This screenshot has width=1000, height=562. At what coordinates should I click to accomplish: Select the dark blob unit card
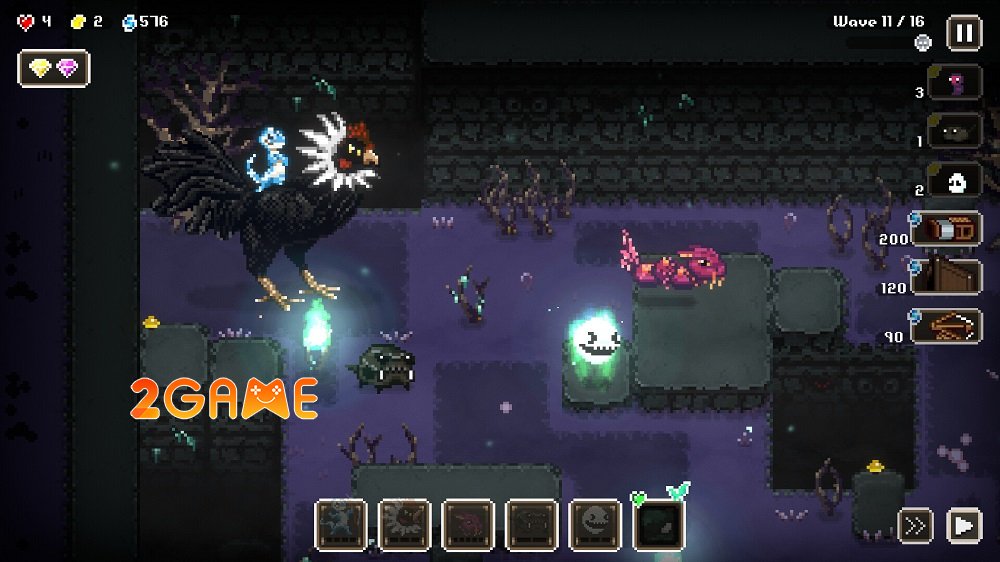(954, 131)
